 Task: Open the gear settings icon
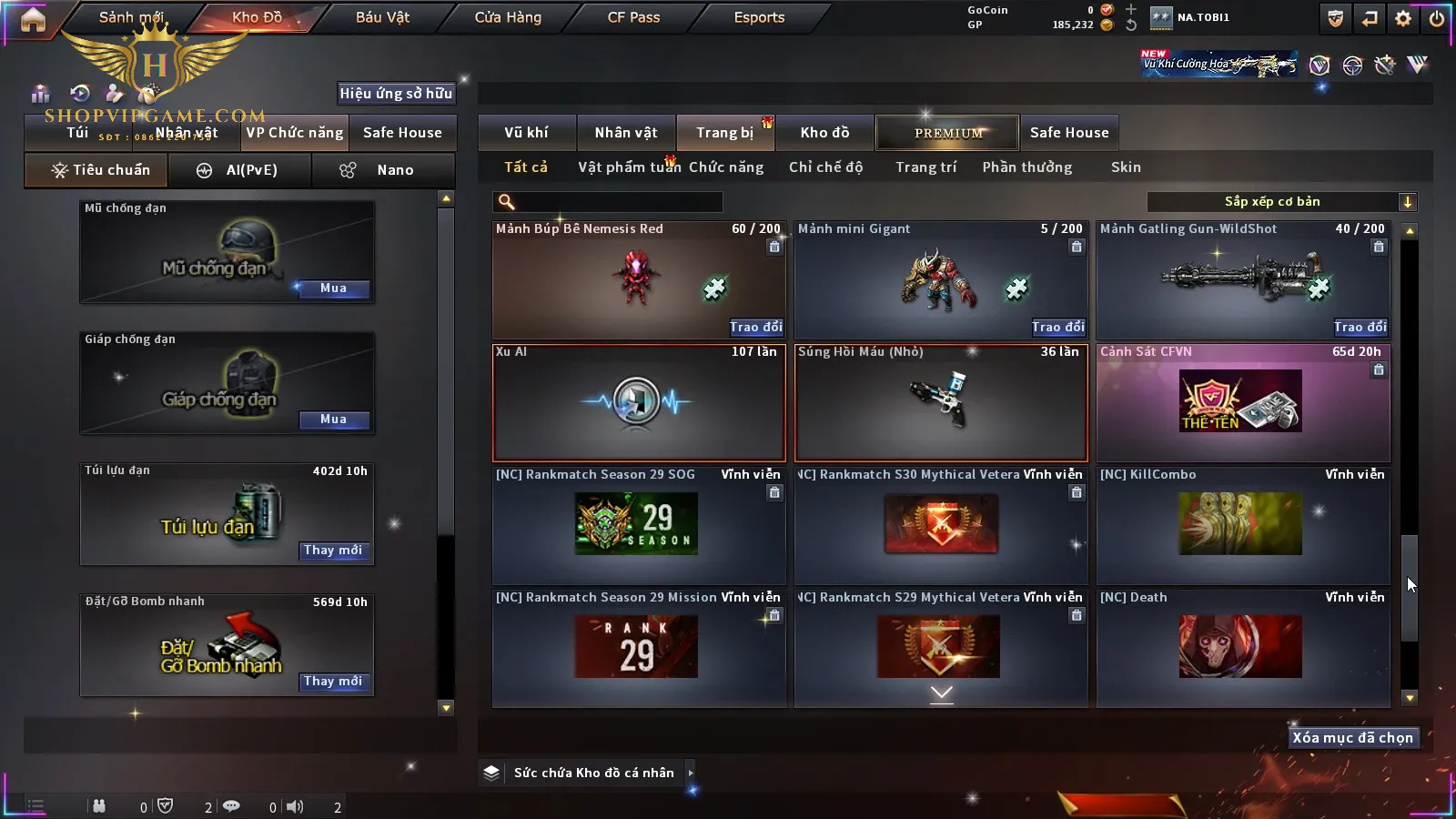1403,18
